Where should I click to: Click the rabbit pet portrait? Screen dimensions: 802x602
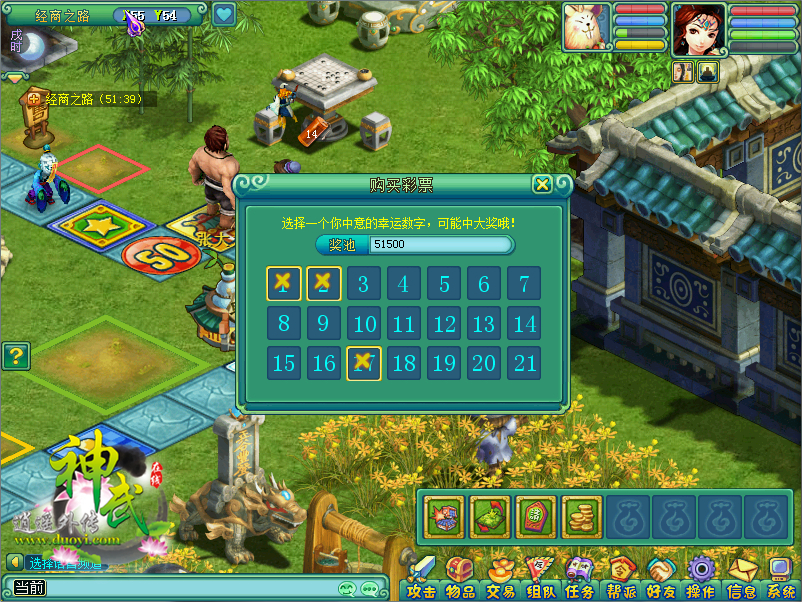585,26
